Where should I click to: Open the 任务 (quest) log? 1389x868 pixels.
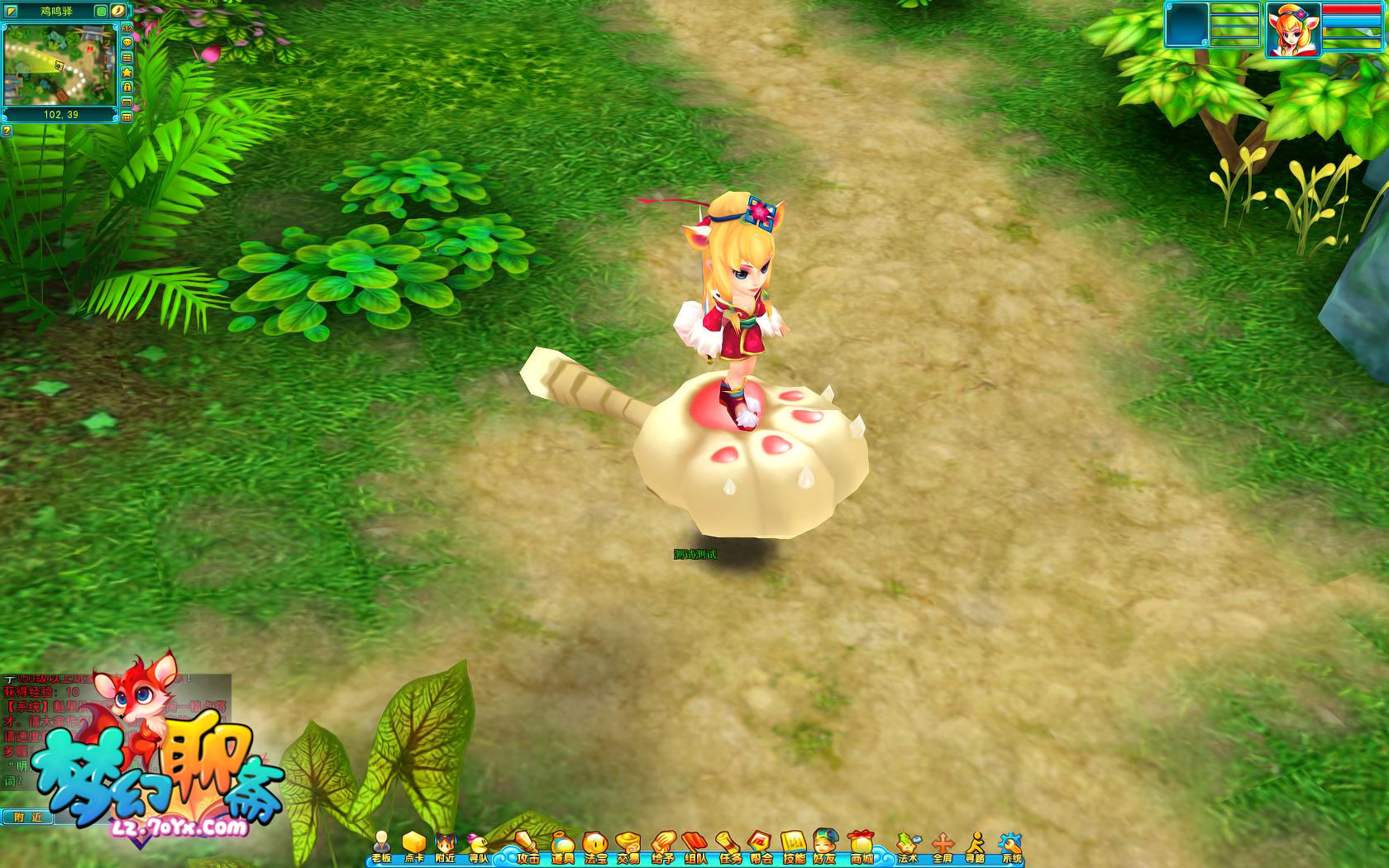click(x=728, y=847)
